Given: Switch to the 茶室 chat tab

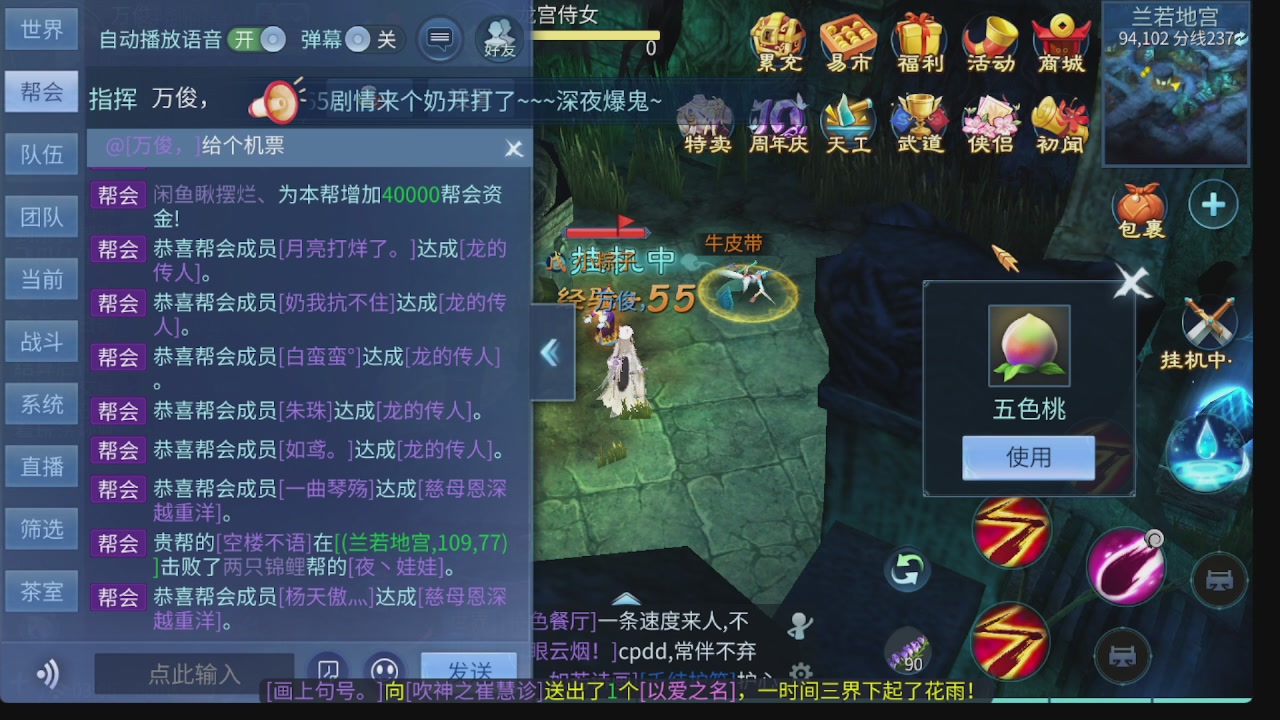Looking at the screenshot, I should click(41, 590).
